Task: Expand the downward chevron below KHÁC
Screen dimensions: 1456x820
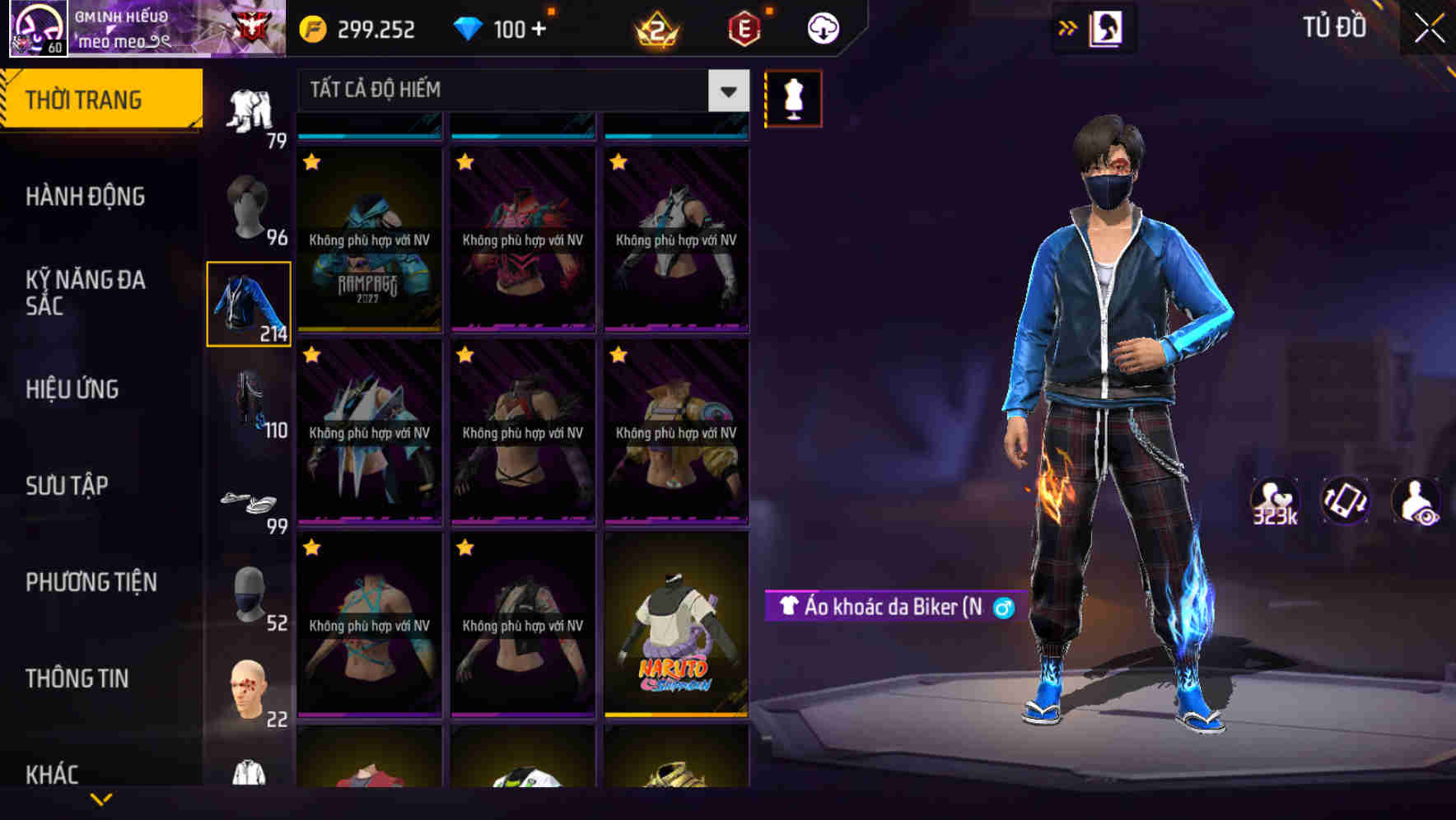Action: tap(101, 799)
